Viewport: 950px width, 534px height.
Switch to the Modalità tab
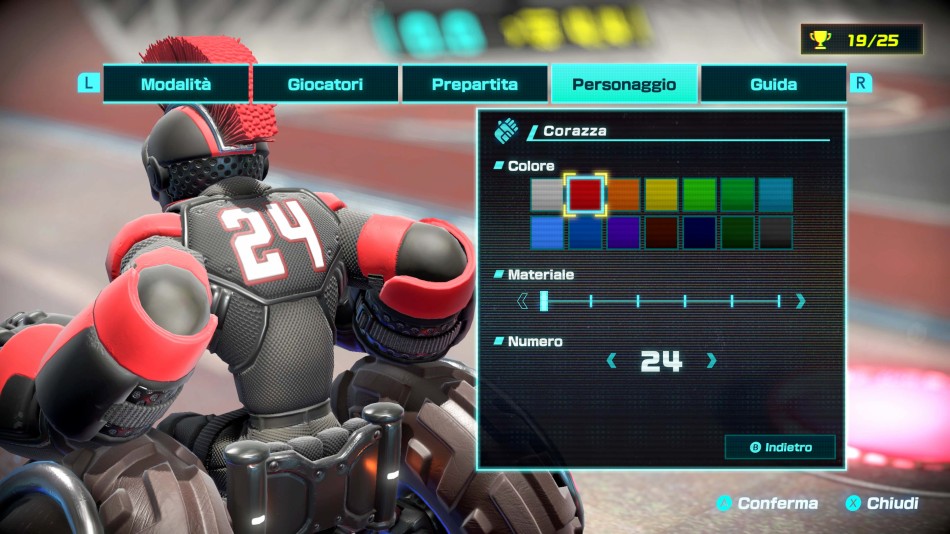(x=176, y=84)
